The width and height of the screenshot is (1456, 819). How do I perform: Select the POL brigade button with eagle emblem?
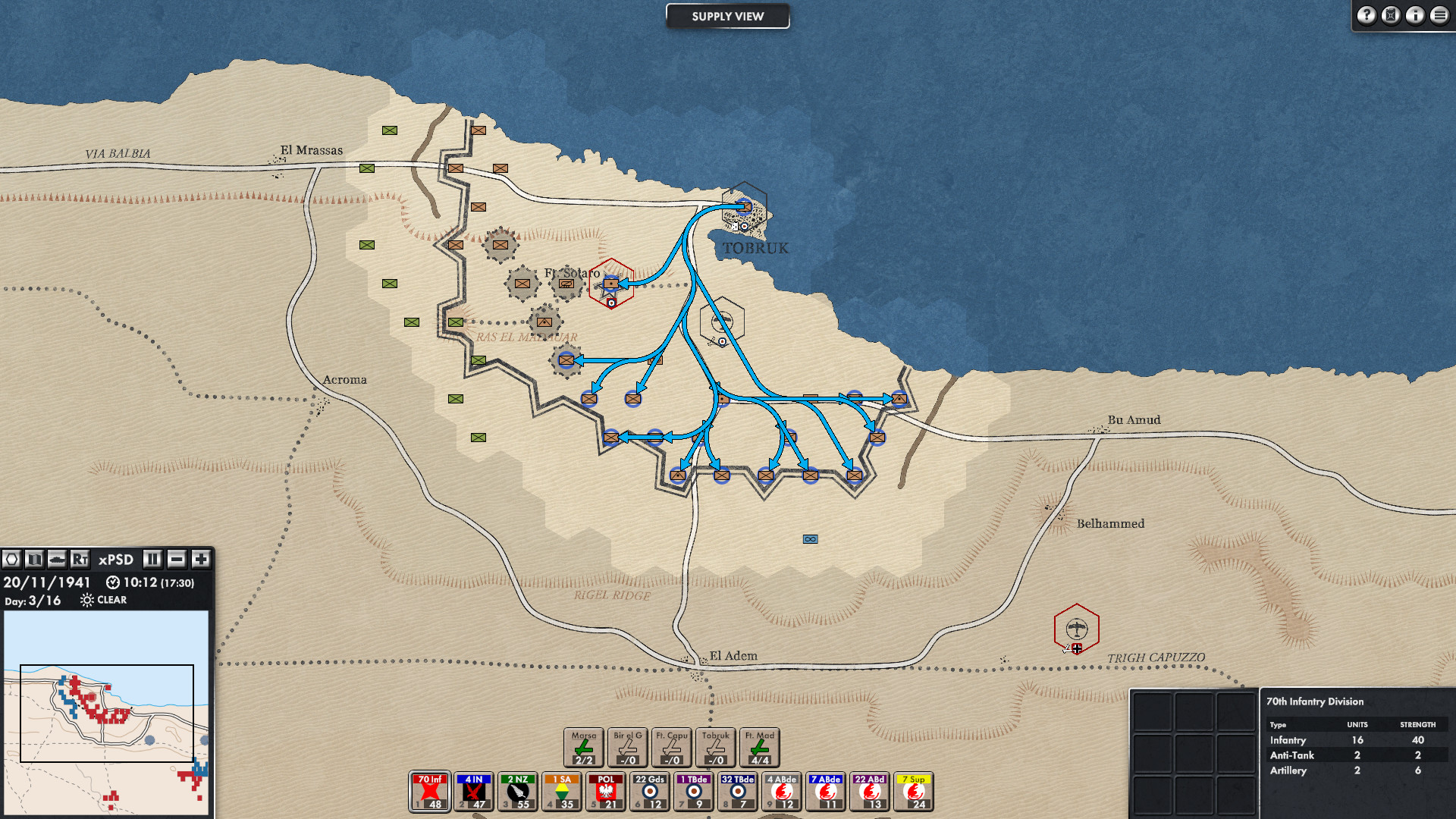607,792
